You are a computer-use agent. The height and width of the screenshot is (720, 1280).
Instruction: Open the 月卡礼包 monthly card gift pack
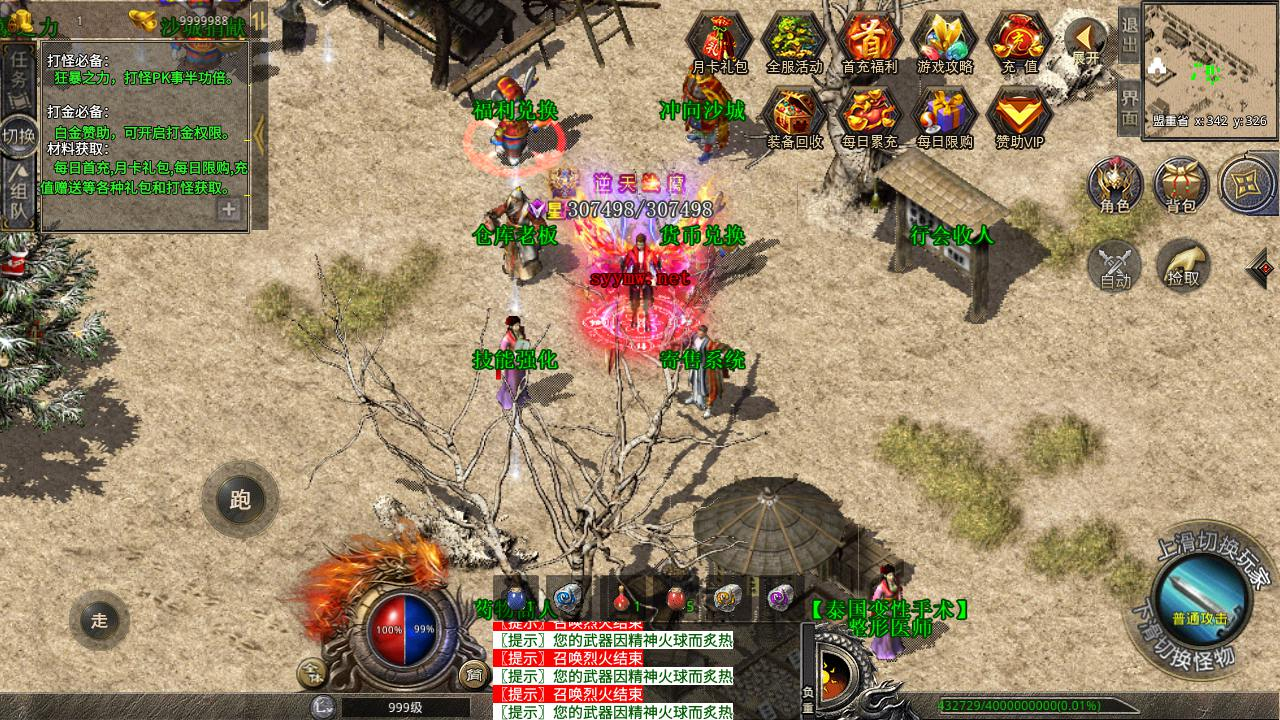pyautogui.click(x=720, y=42)
